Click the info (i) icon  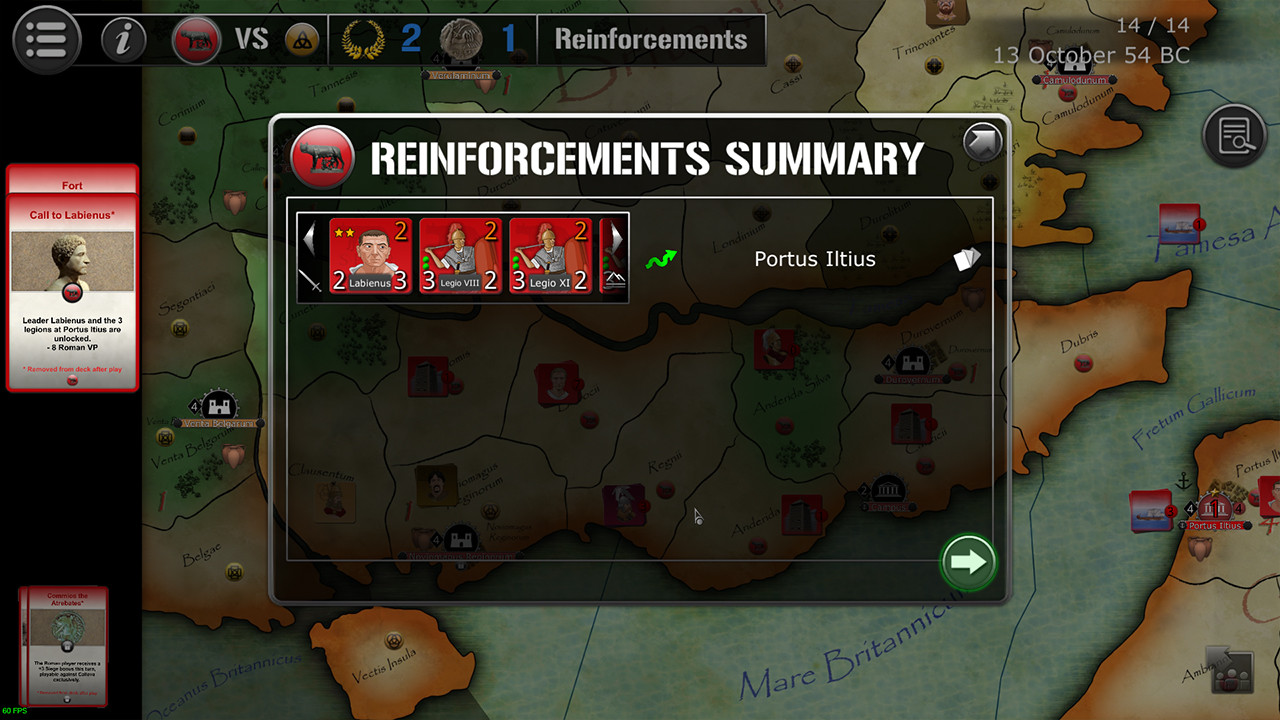pos(122,40)
